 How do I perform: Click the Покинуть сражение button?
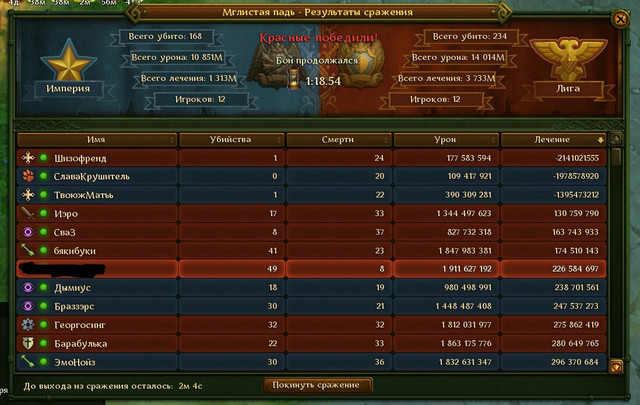pos(320,385)
